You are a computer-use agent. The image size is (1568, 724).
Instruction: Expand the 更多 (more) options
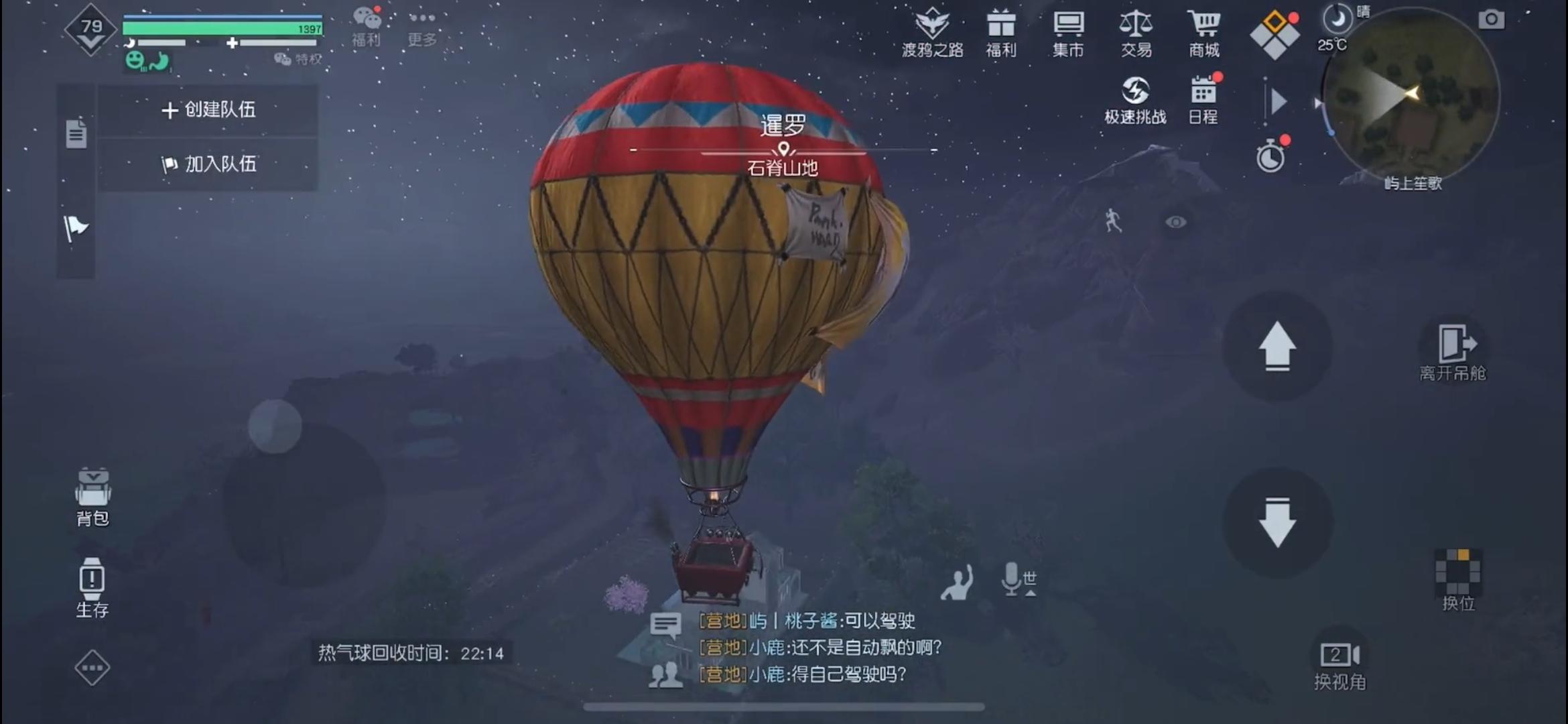[x=421, y=27]
